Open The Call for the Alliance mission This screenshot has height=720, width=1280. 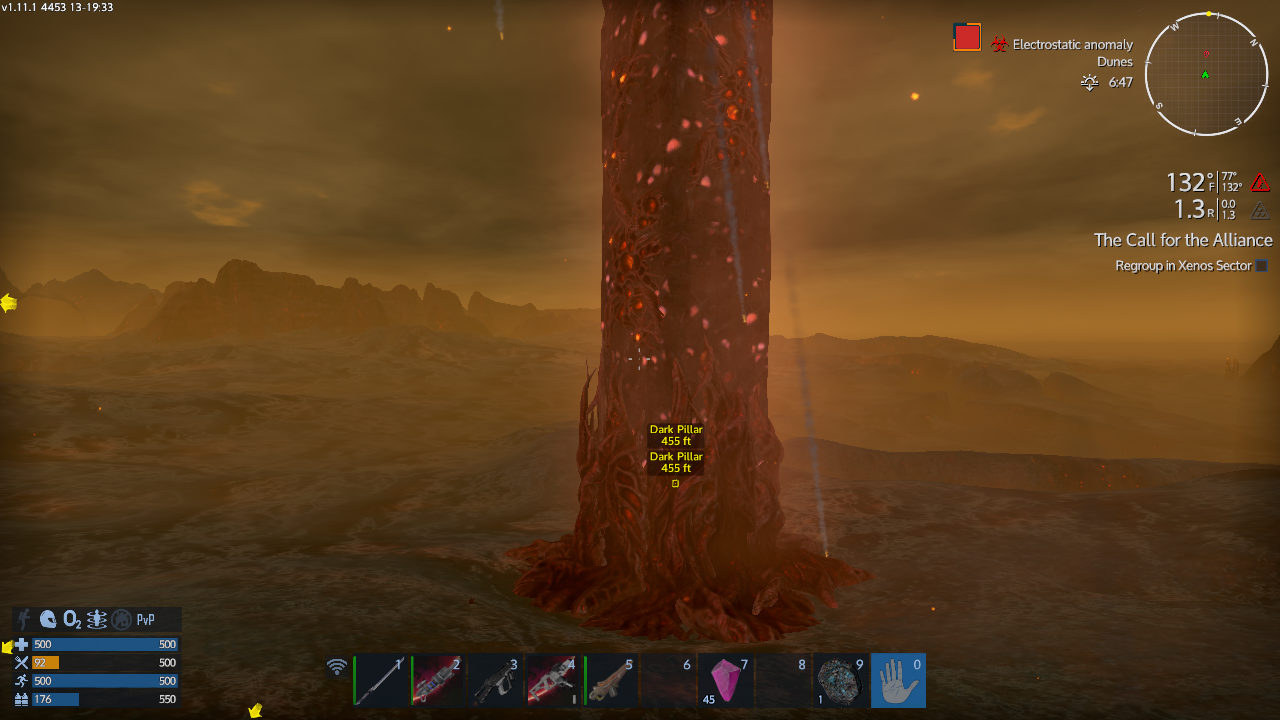click(x=1183, y=240)
